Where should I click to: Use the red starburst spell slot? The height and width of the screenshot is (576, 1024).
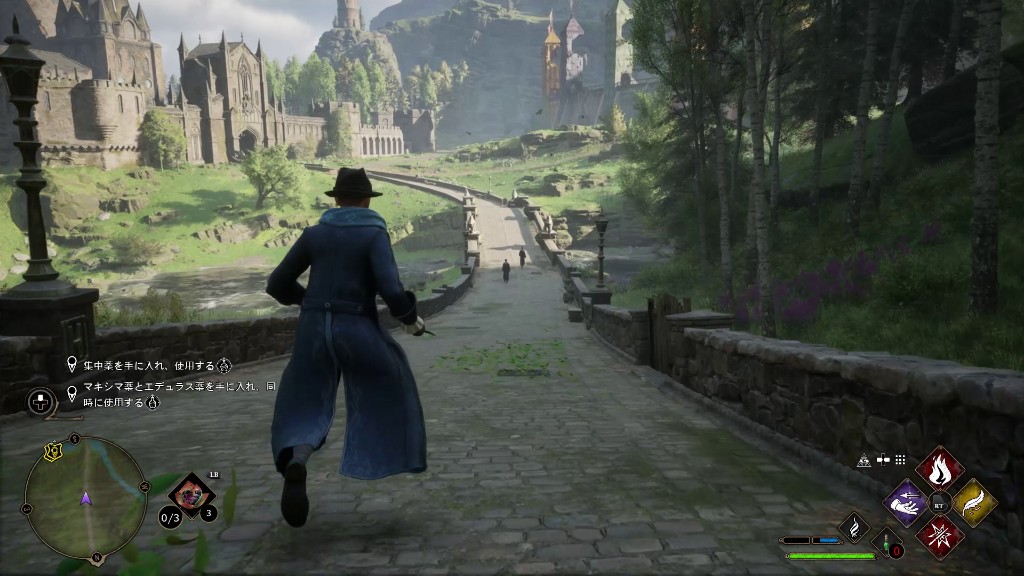tap(940, 536)
